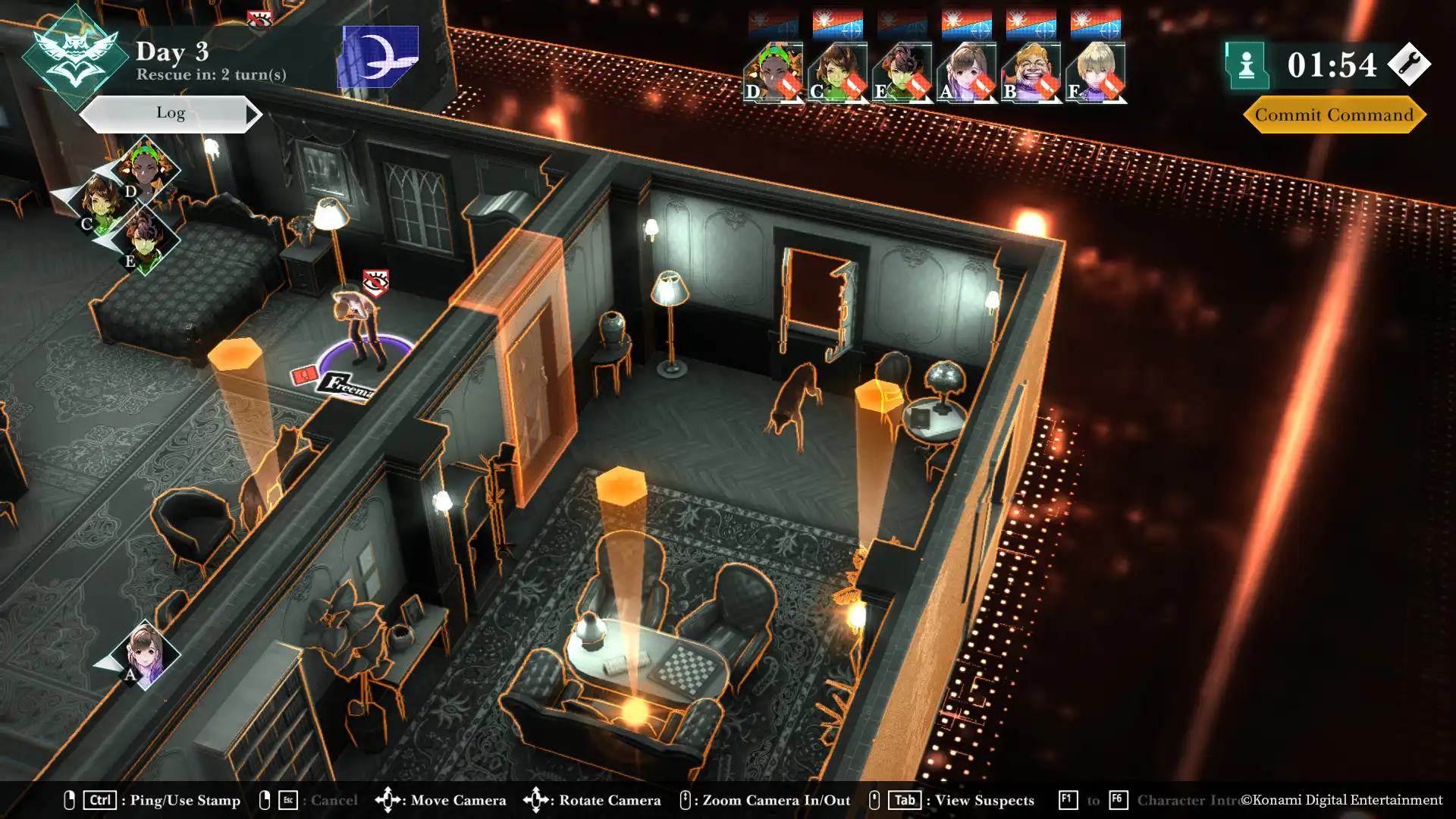Open the wrench settings icon

(1409, 64)
